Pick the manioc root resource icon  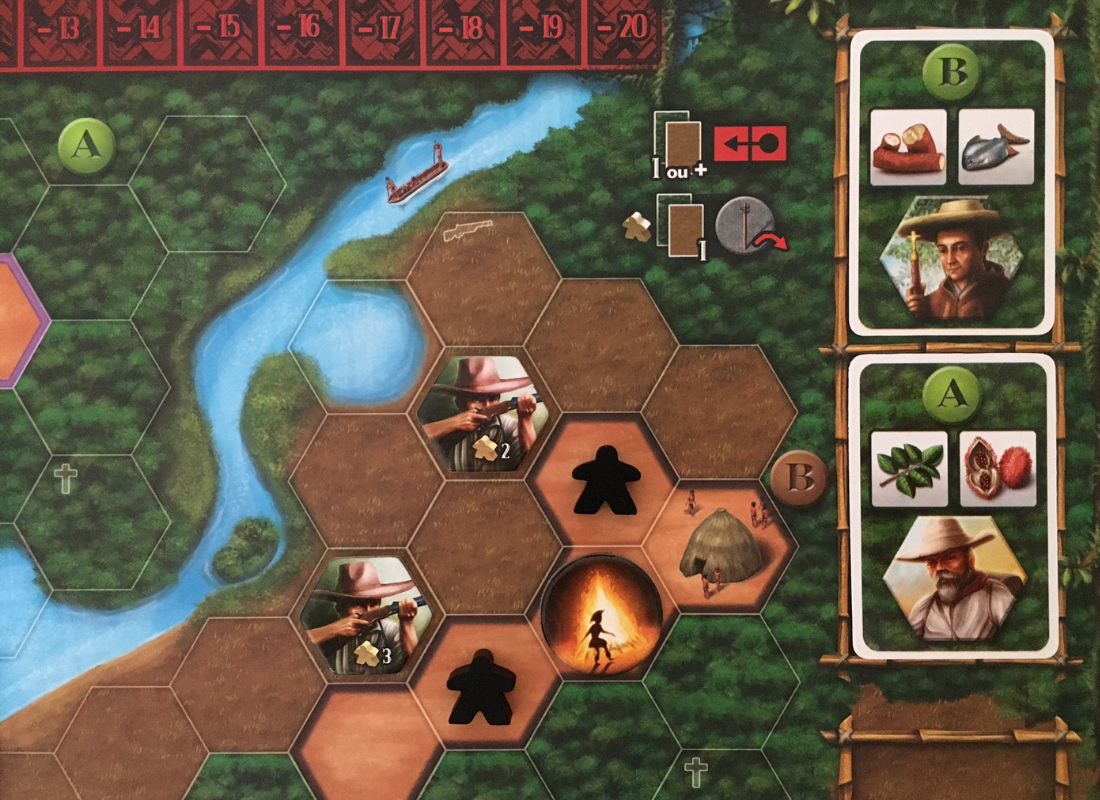(x=907, y=147)
